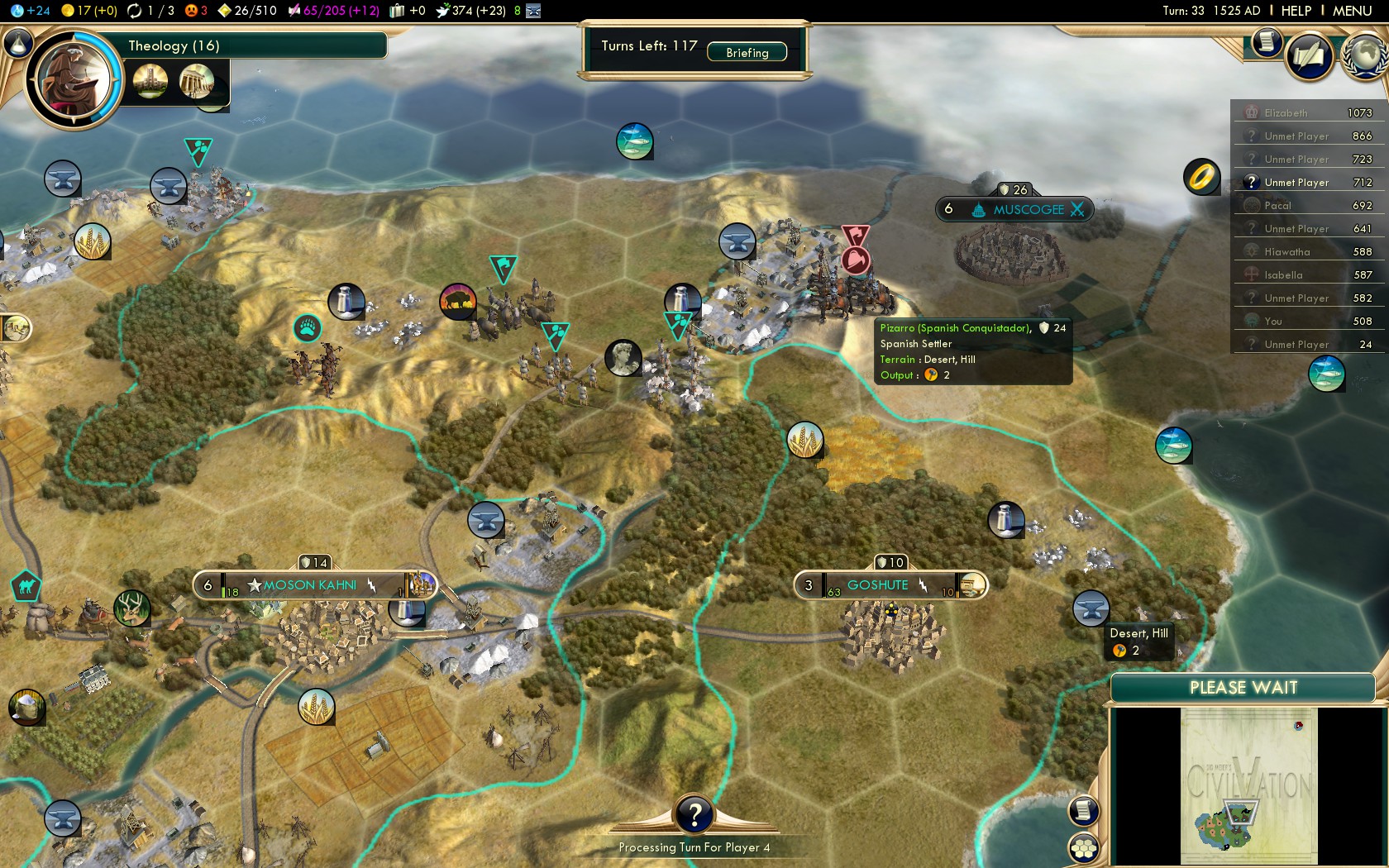Open the scroll icon left of minimap
This screenshot has width=1389, height=868.
(1083, 810)
